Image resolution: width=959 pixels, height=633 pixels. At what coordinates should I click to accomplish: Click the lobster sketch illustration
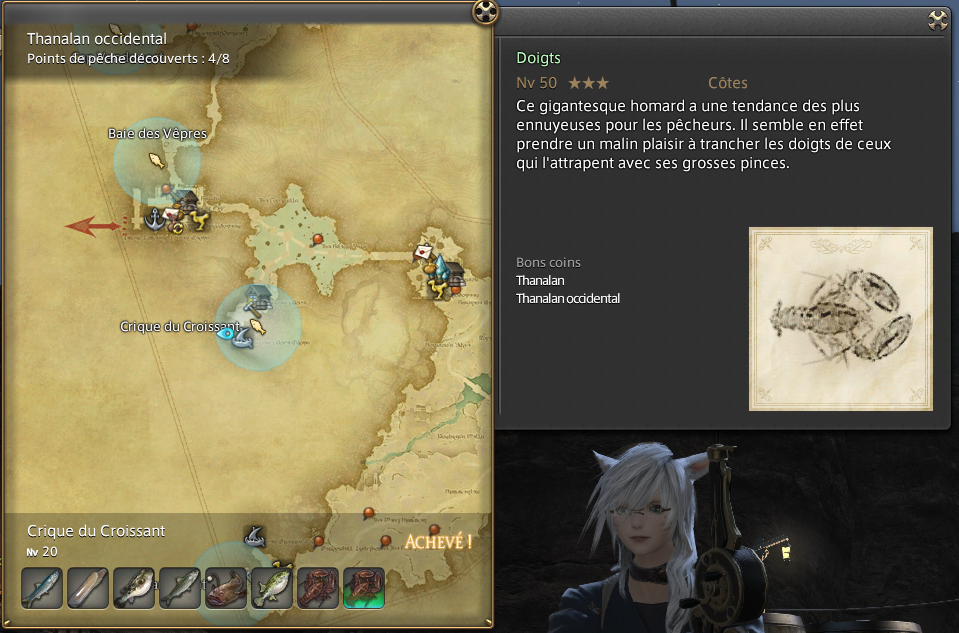(x=840, y=318)
